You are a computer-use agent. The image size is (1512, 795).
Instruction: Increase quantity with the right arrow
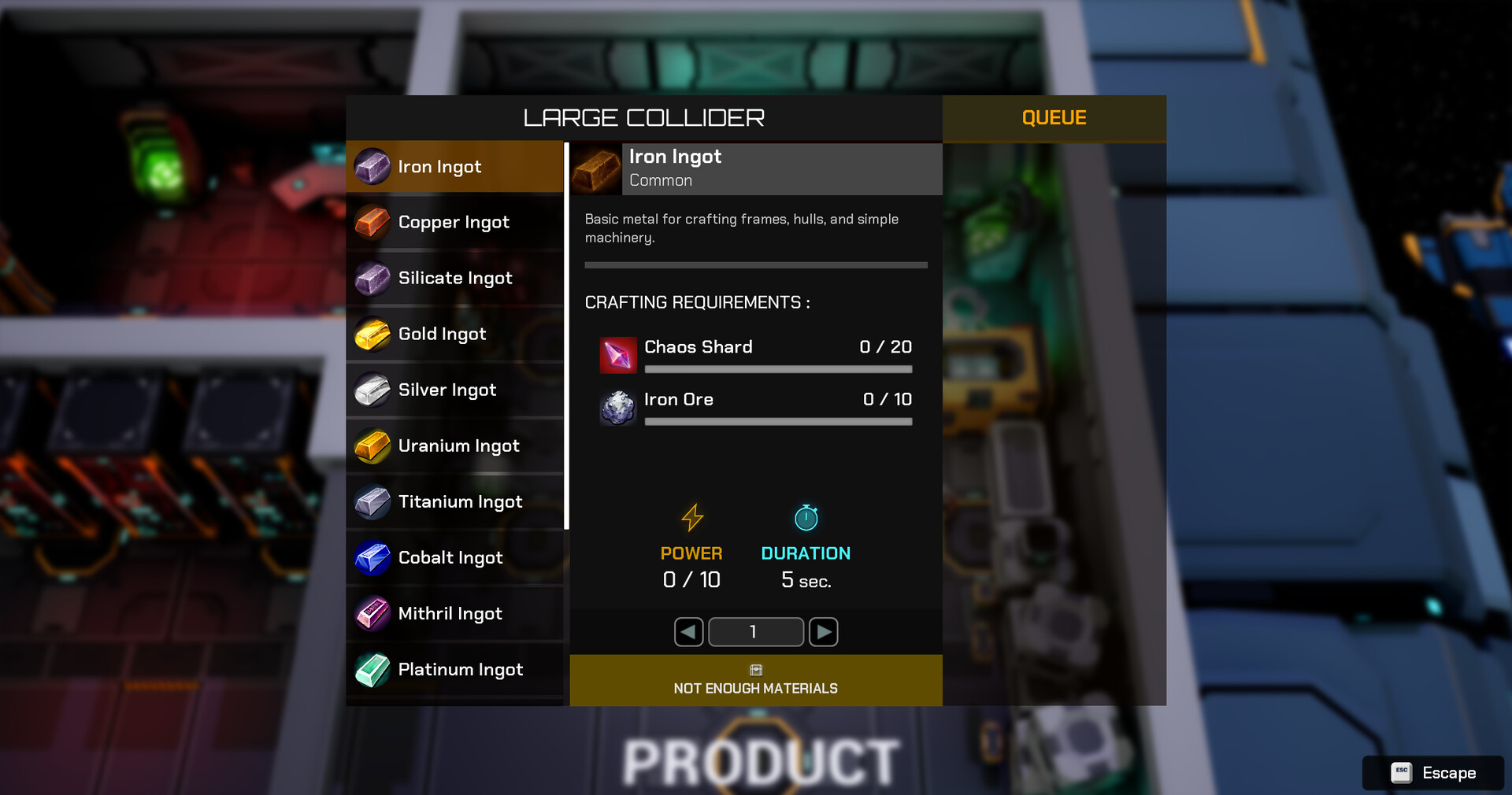823,632
